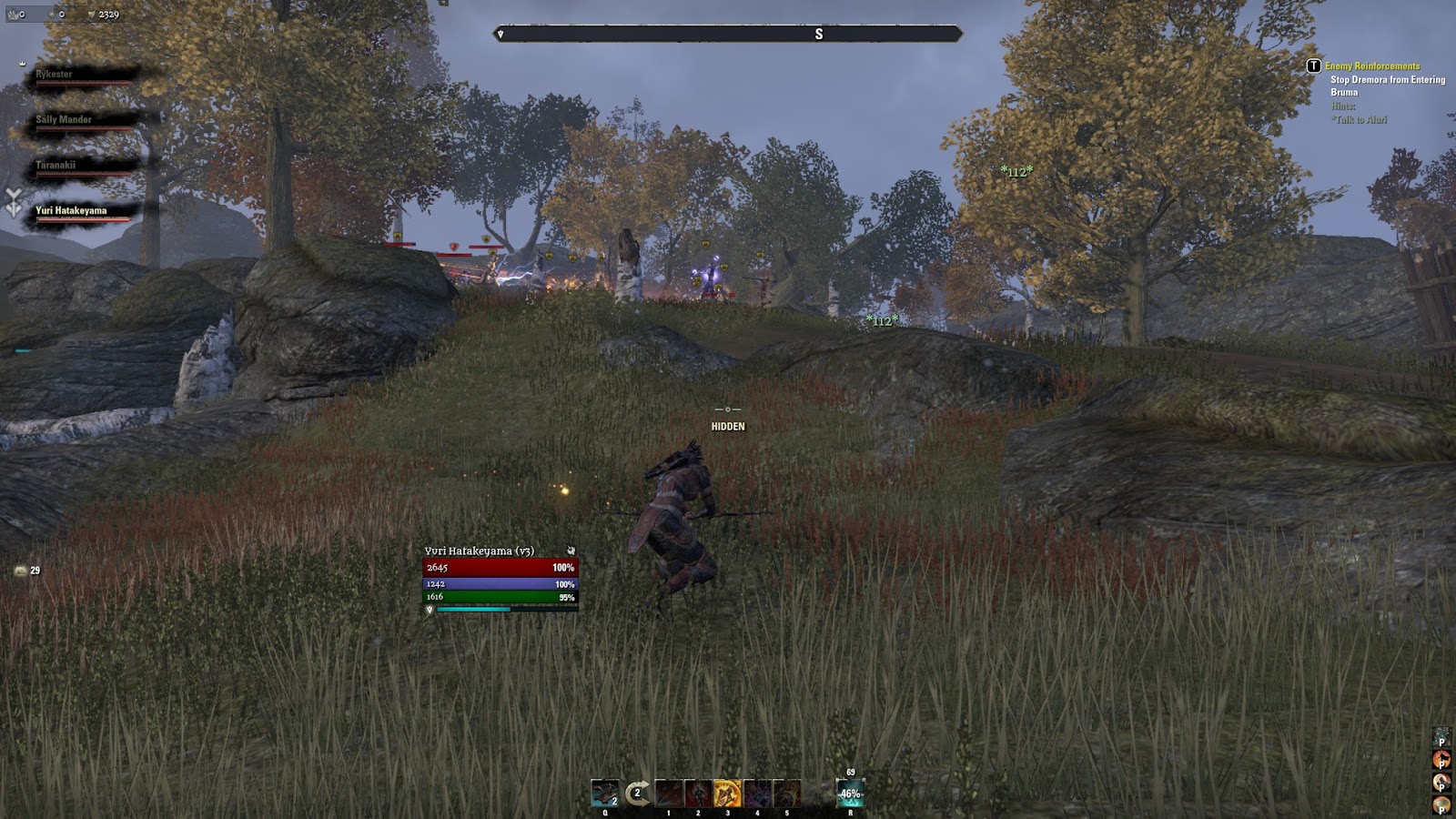The image size is (1456, 819).
Task: Activate the flame ability in slot 3
Action: (x=727, y=792)
